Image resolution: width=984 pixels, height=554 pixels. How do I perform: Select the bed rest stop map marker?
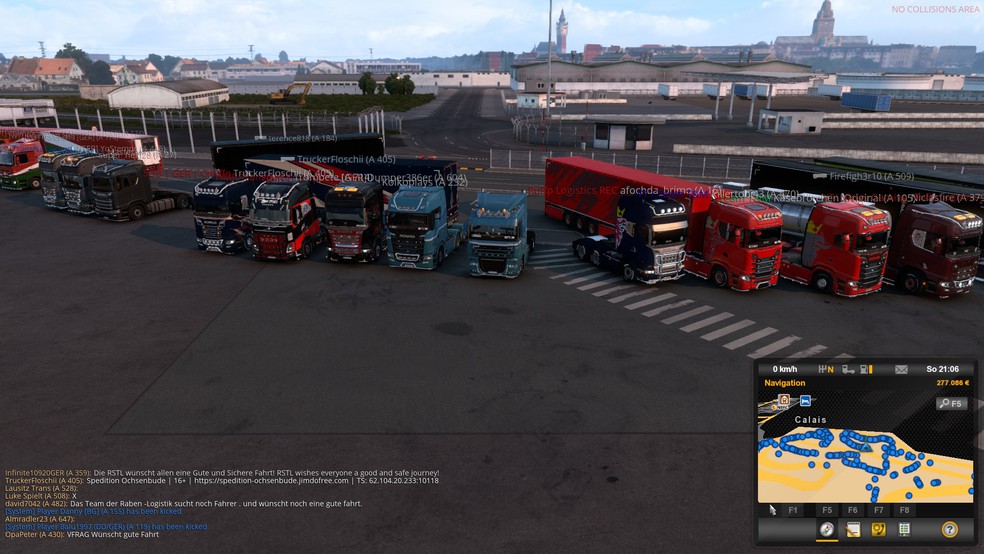[x=805, y=401]
